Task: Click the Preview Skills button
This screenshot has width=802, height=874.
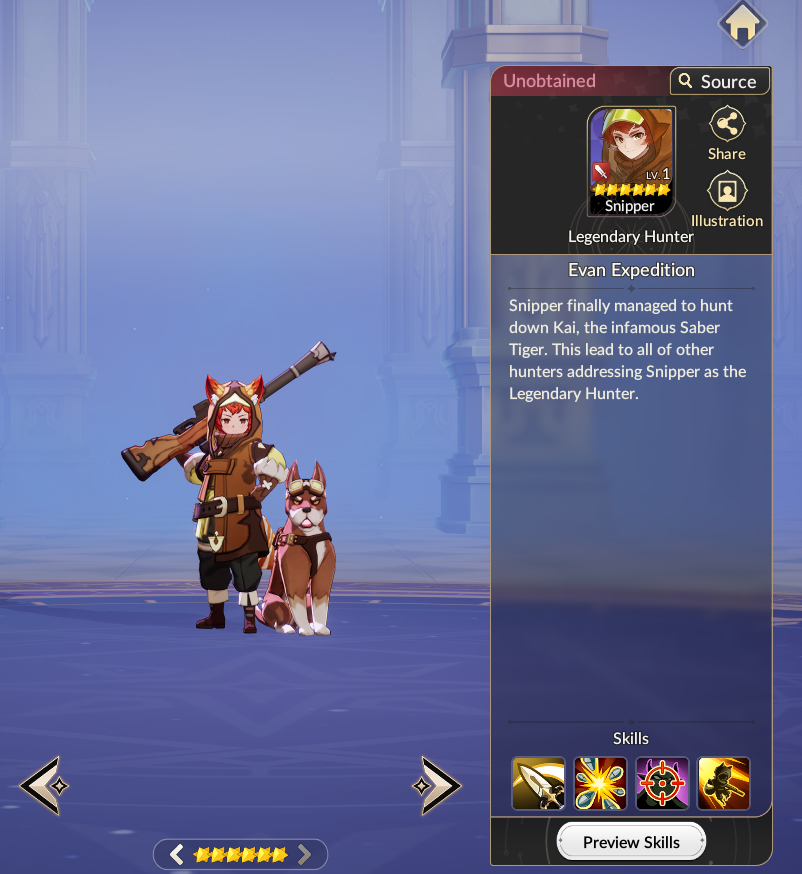Action: tap(631, 842)
